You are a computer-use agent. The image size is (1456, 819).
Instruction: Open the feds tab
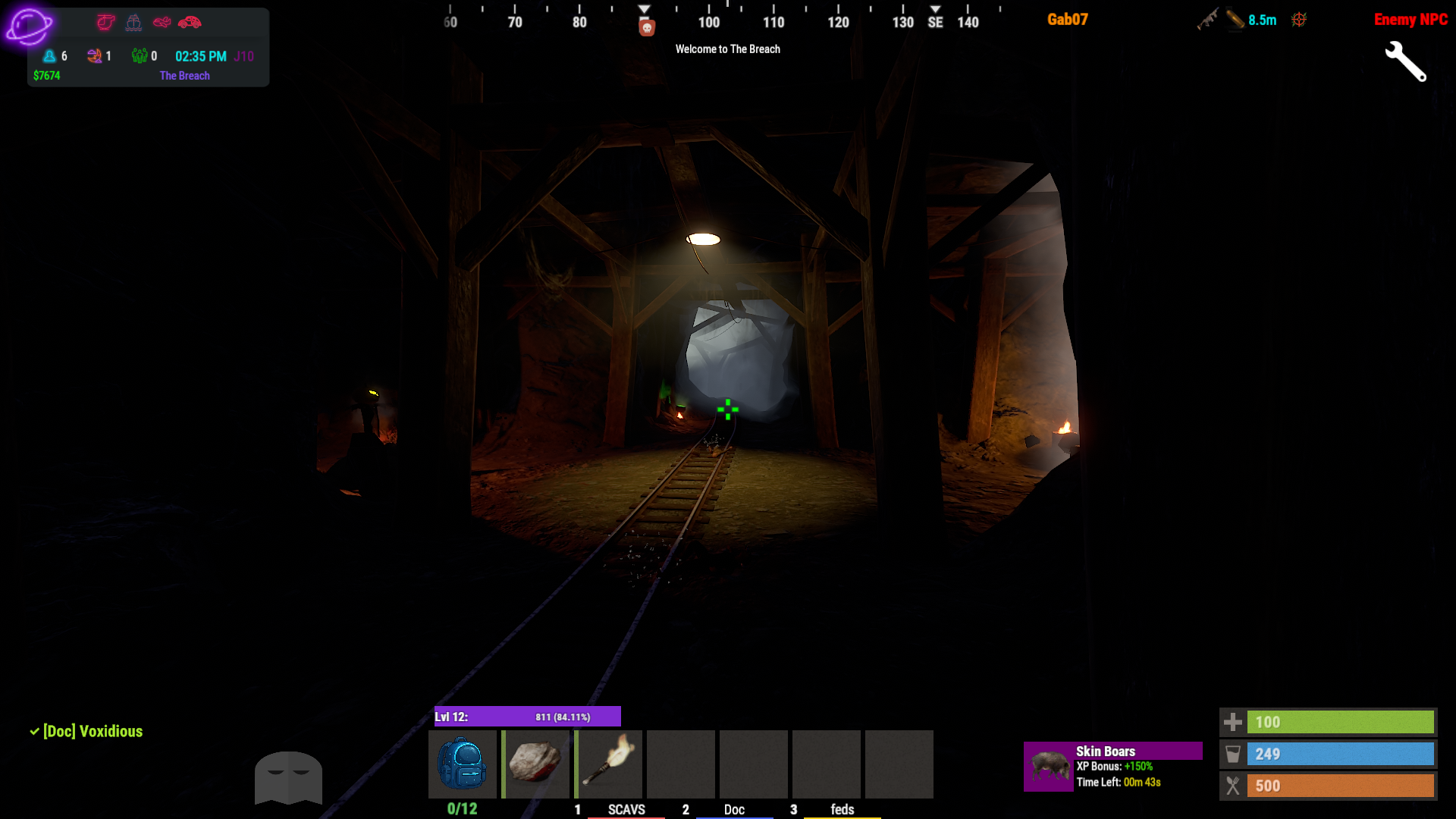click(842, 809)
